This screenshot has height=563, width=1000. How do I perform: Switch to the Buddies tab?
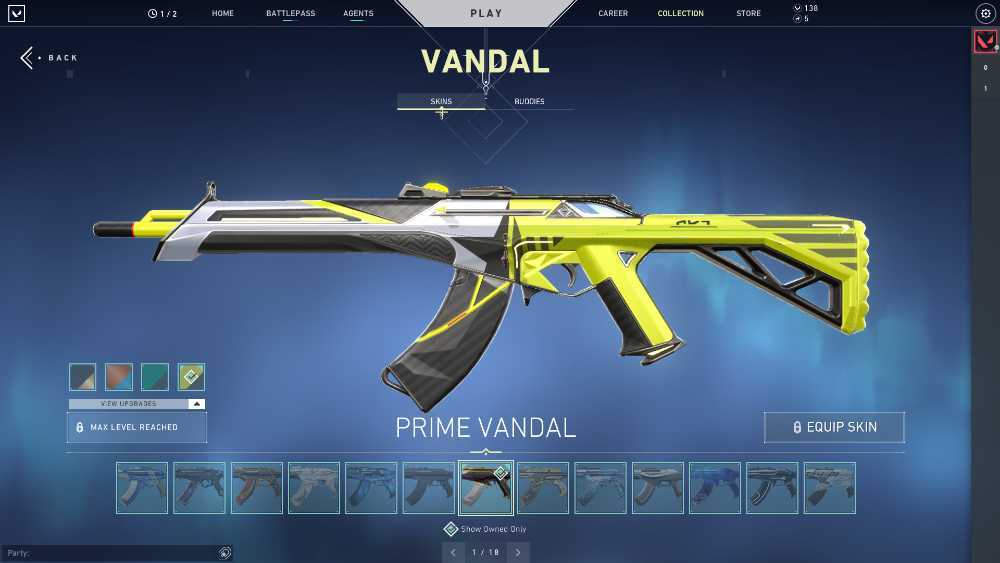click(x=529, y=101)
